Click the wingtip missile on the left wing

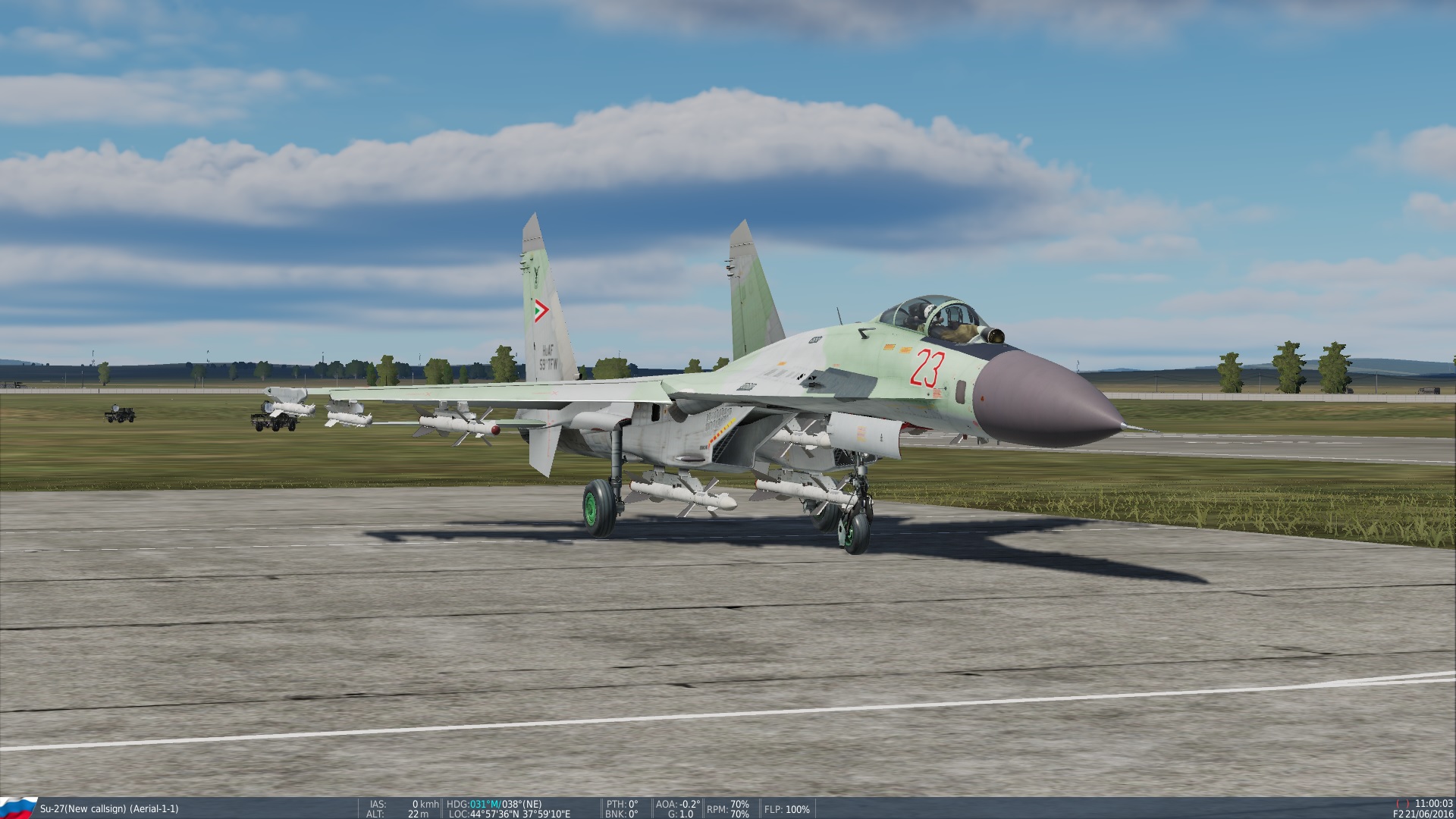coord(296,411)
